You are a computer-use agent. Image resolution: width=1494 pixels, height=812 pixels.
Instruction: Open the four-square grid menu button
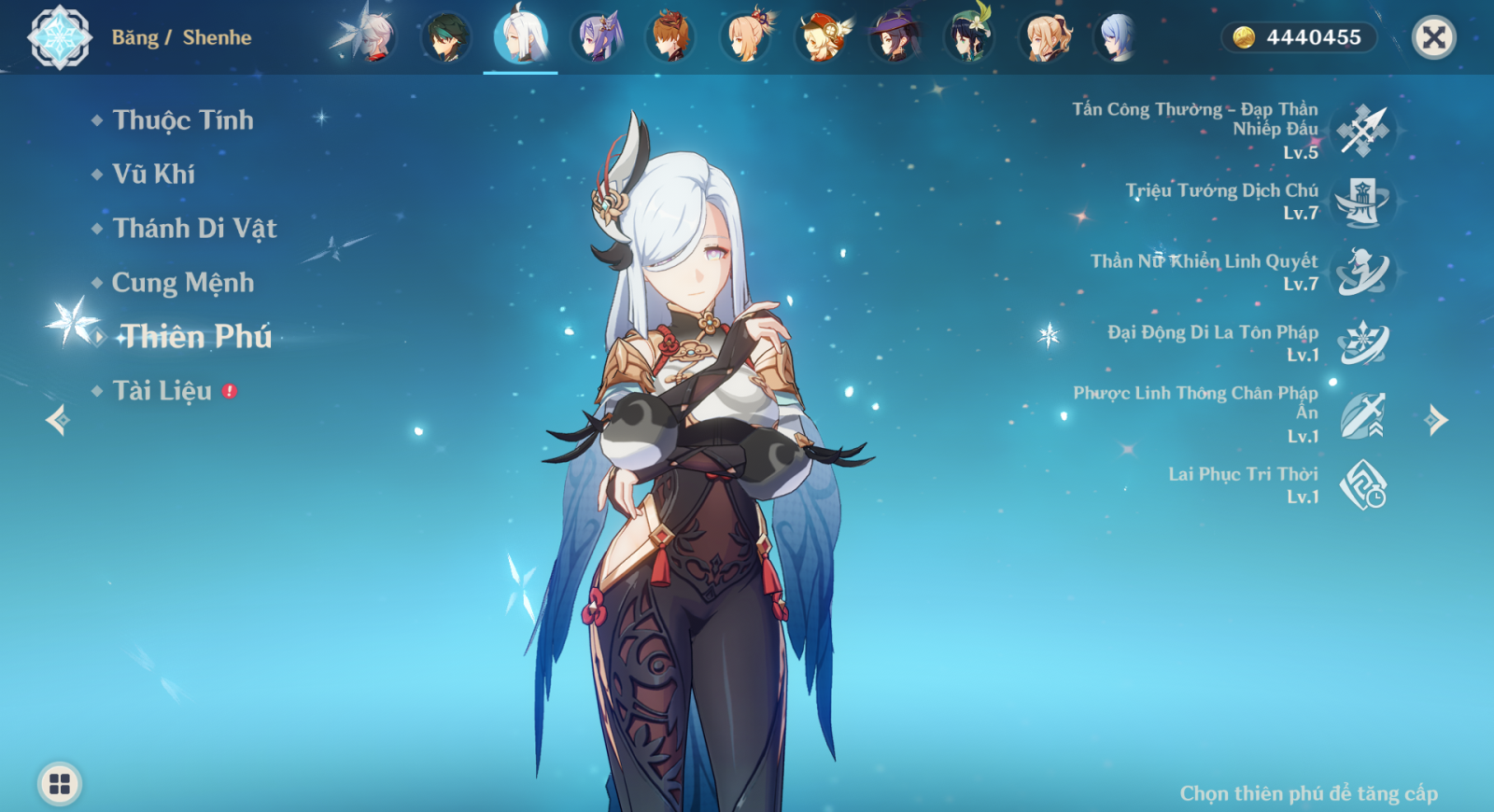(60, 784)
